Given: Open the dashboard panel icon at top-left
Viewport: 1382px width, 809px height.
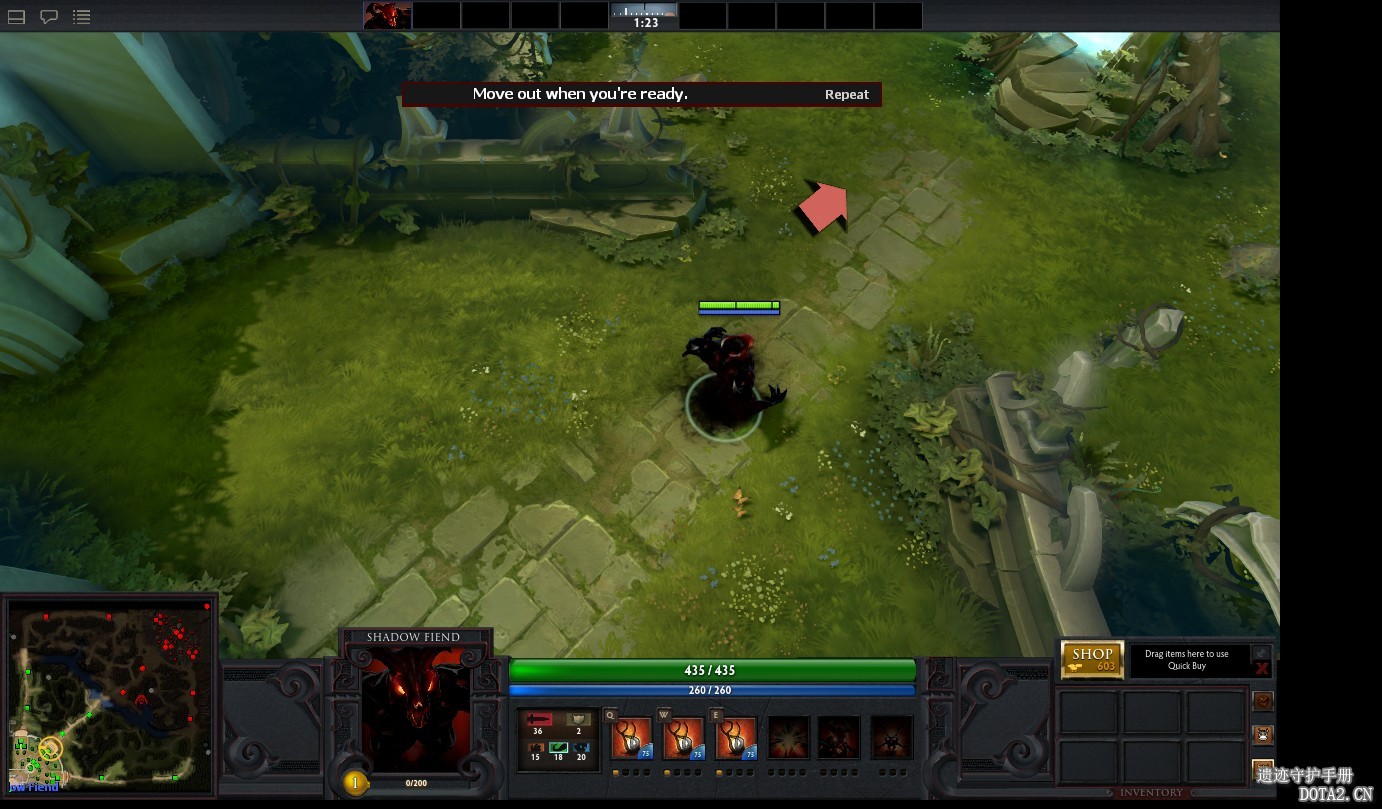Looking at the screenshot, I should point(16,17).
